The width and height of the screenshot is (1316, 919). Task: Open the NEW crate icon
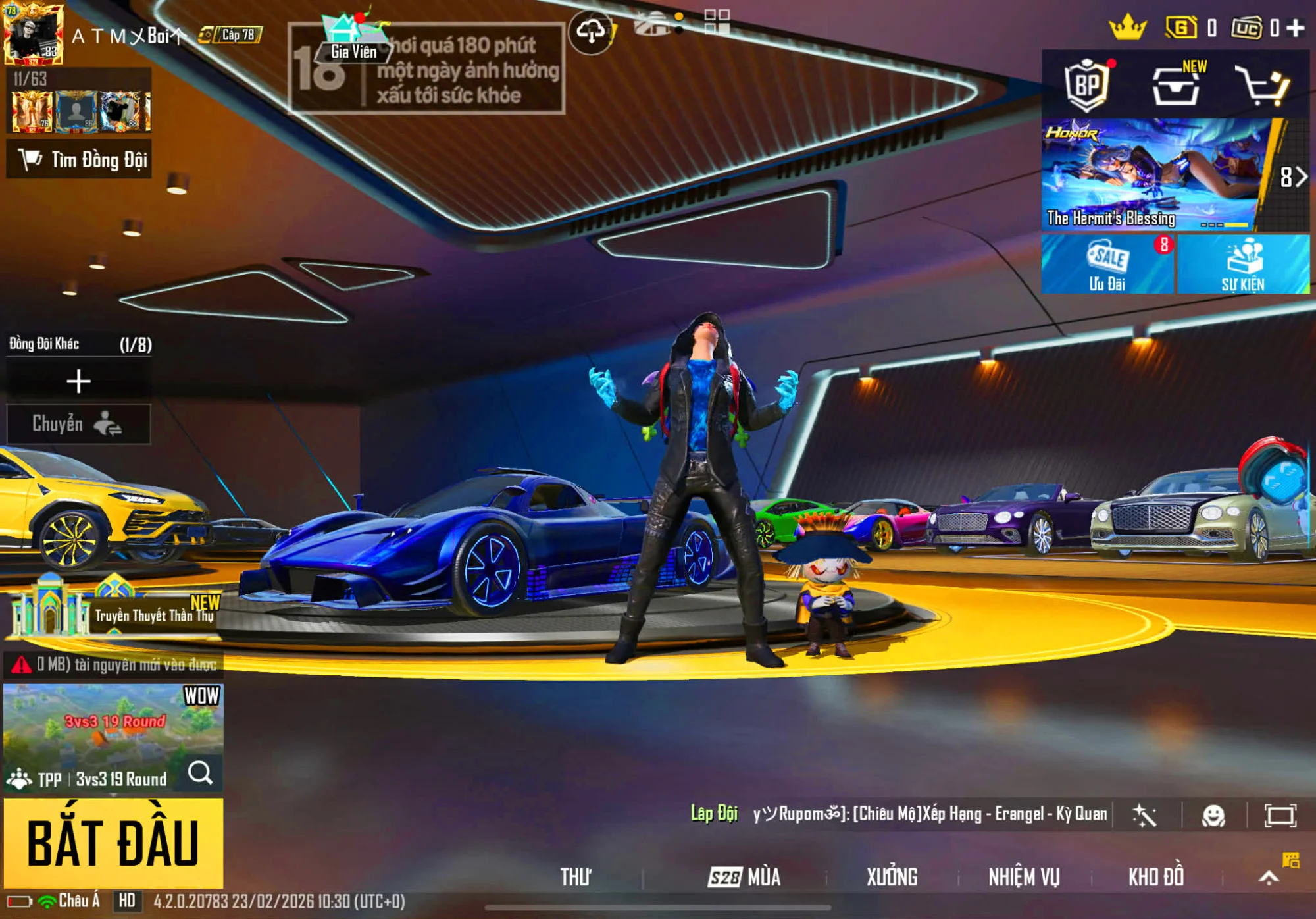pos(1177,86)
